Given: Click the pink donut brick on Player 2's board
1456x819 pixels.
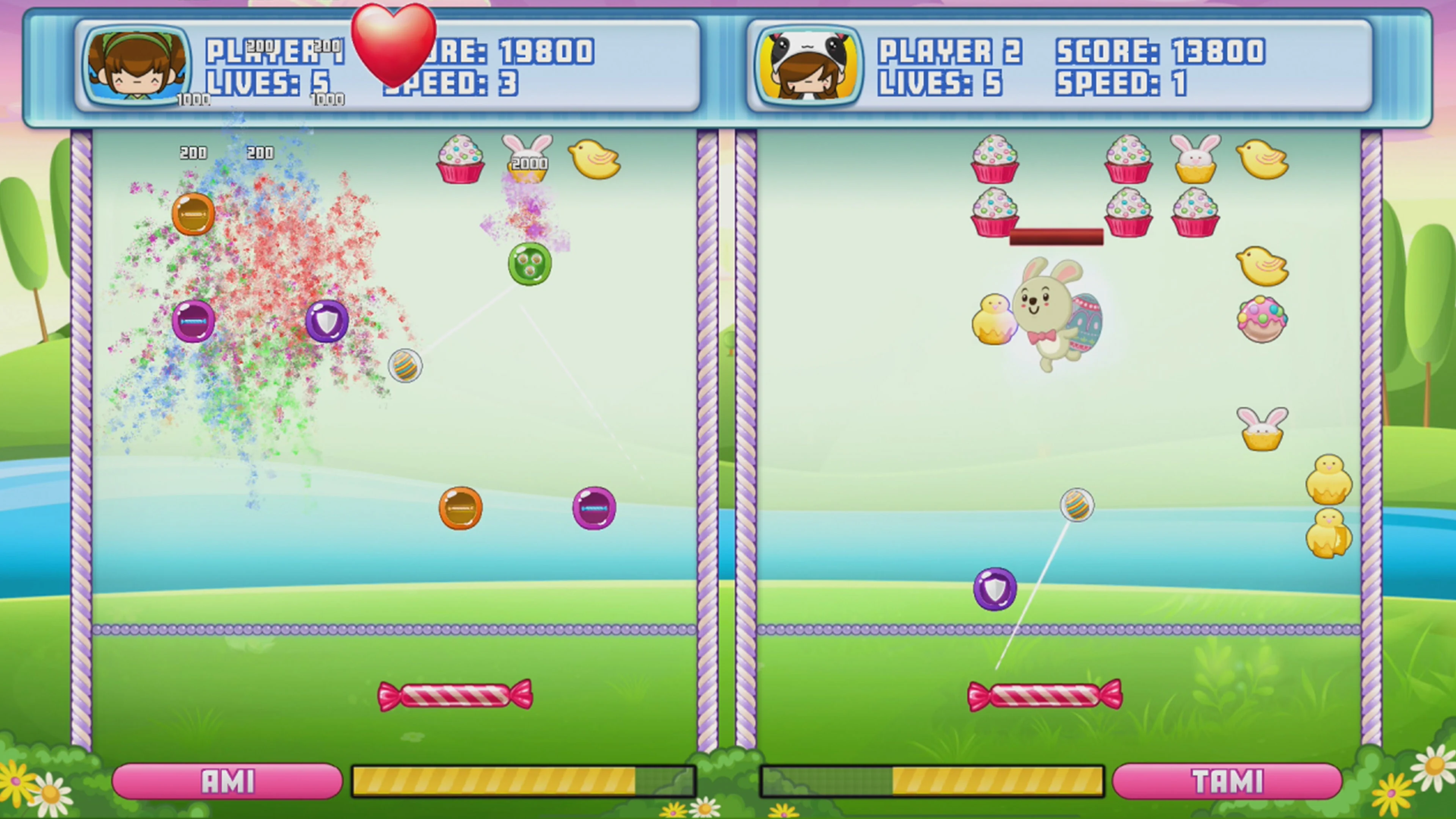Looking at the screenshot, I should tap(1263, 319).
